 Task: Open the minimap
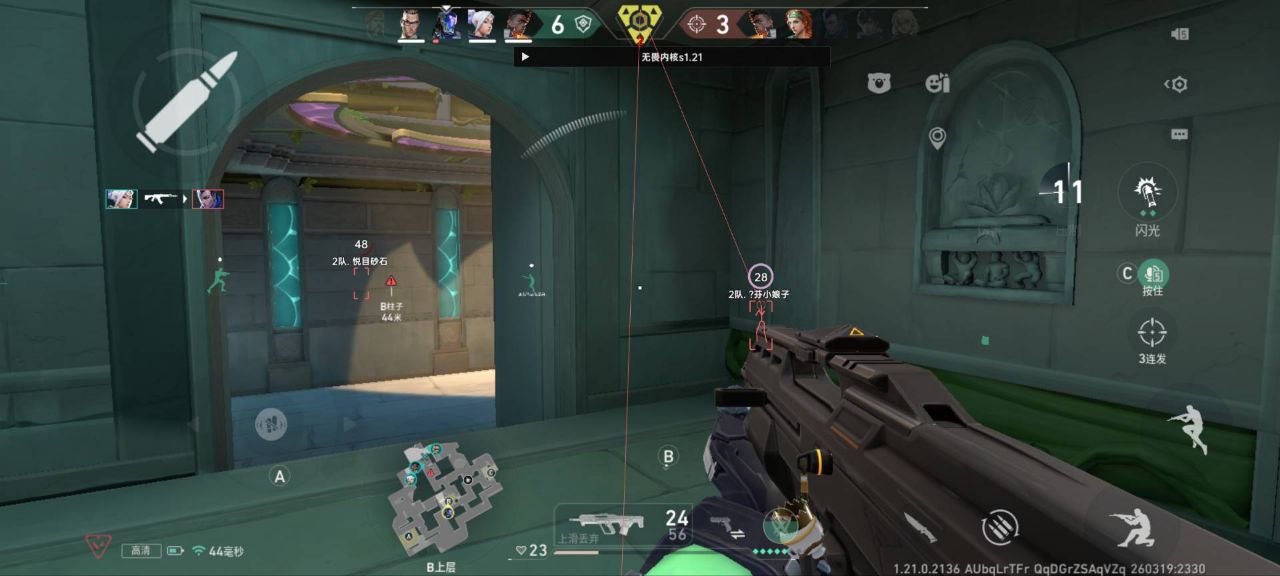pyautogui.click(x=443, y=497)
